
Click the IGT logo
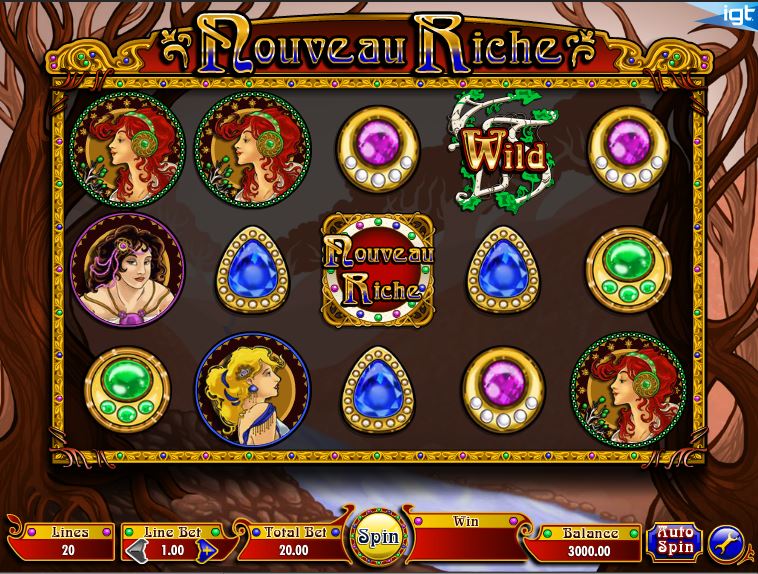738,11
